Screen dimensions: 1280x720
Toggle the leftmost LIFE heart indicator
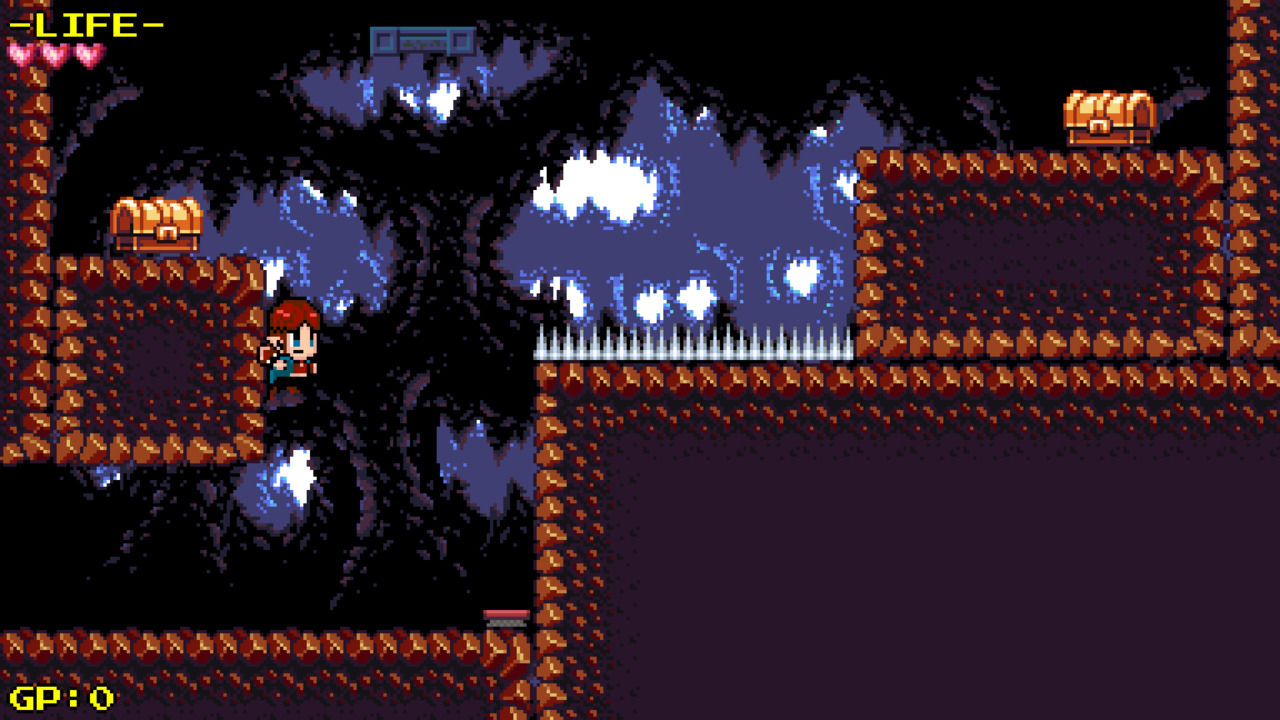(x=18, y=55)
